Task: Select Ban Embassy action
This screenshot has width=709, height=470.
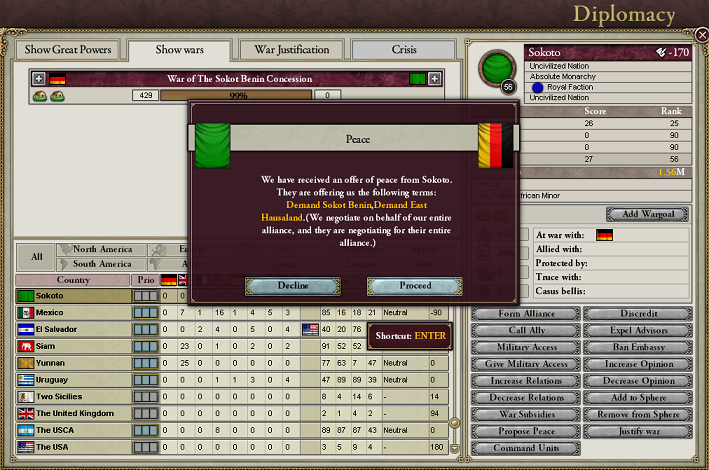Action: click(x=638, y=347)
